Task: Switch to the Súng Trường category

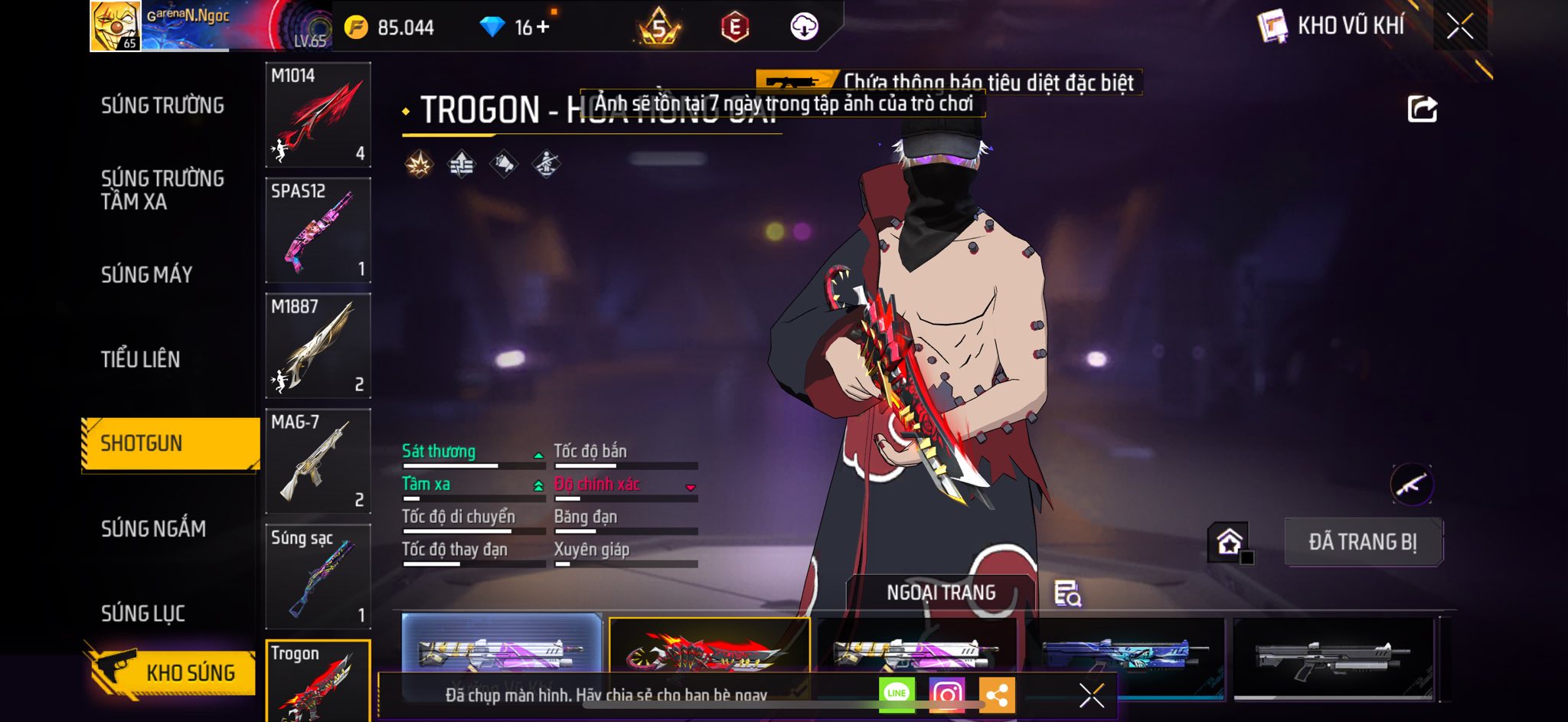Action: coord(162,106)
